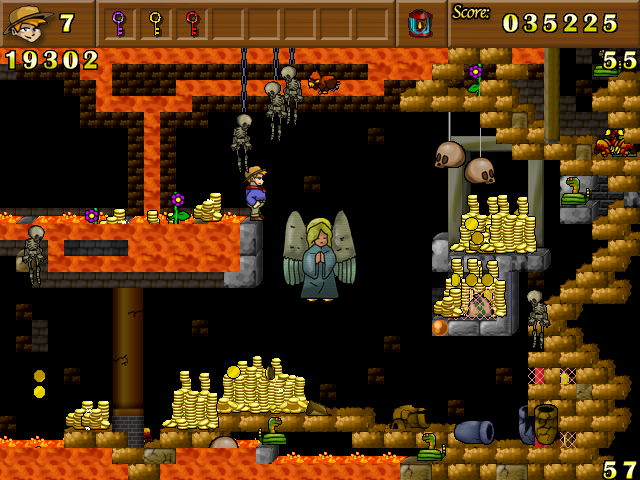Viewport: 640px width, 480px height.
Task: Select the yellow key inventory slot
Action: coord(155,22)
